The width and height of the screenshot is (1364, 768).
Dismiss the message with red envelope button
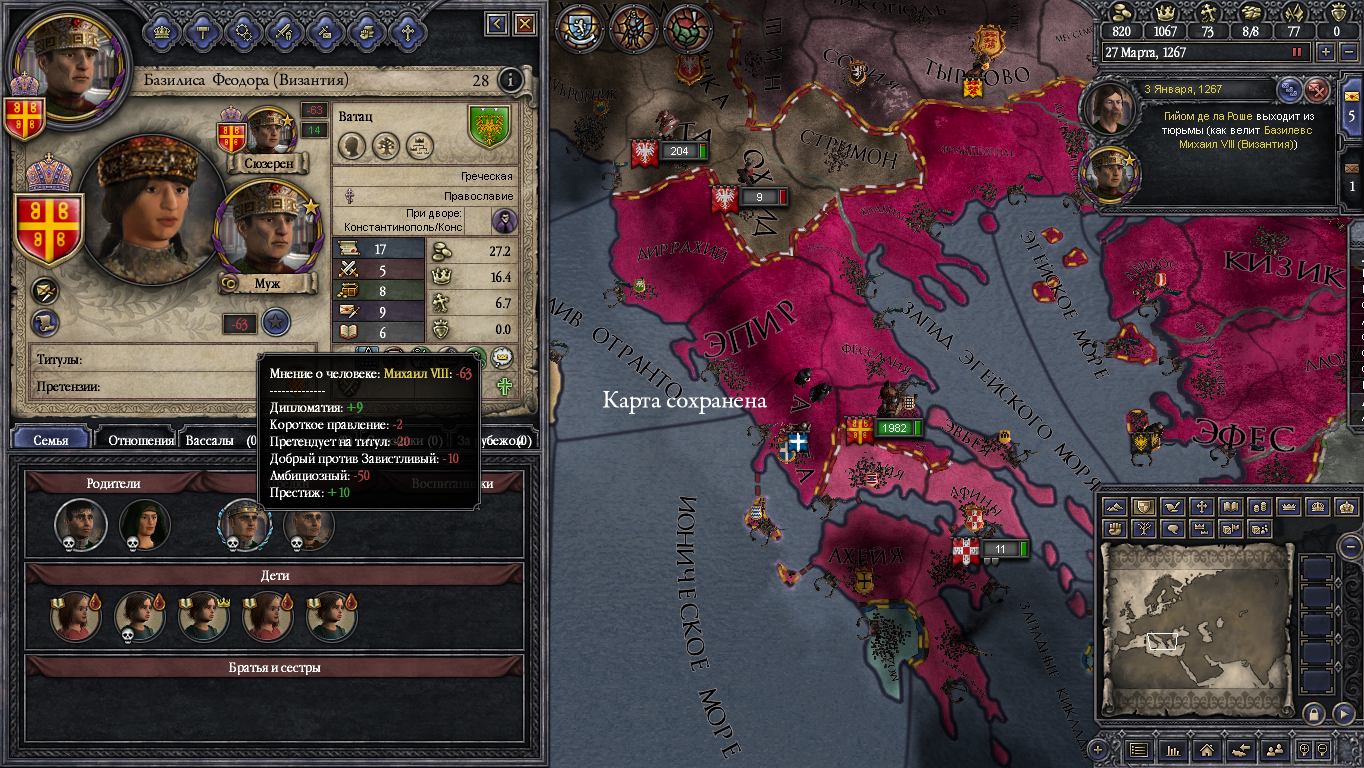point(1319,90)
